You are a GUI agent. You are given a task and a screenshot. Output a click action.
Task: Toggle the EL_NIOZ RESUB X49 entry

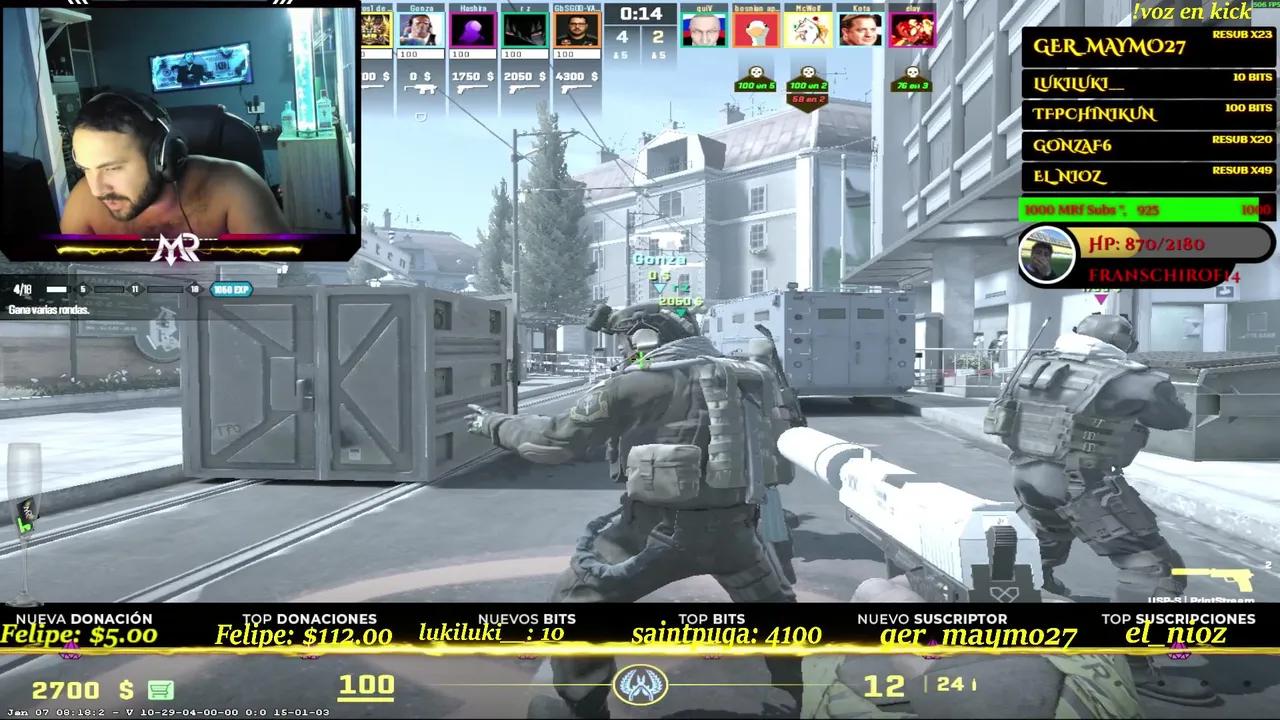(1147, 175)
